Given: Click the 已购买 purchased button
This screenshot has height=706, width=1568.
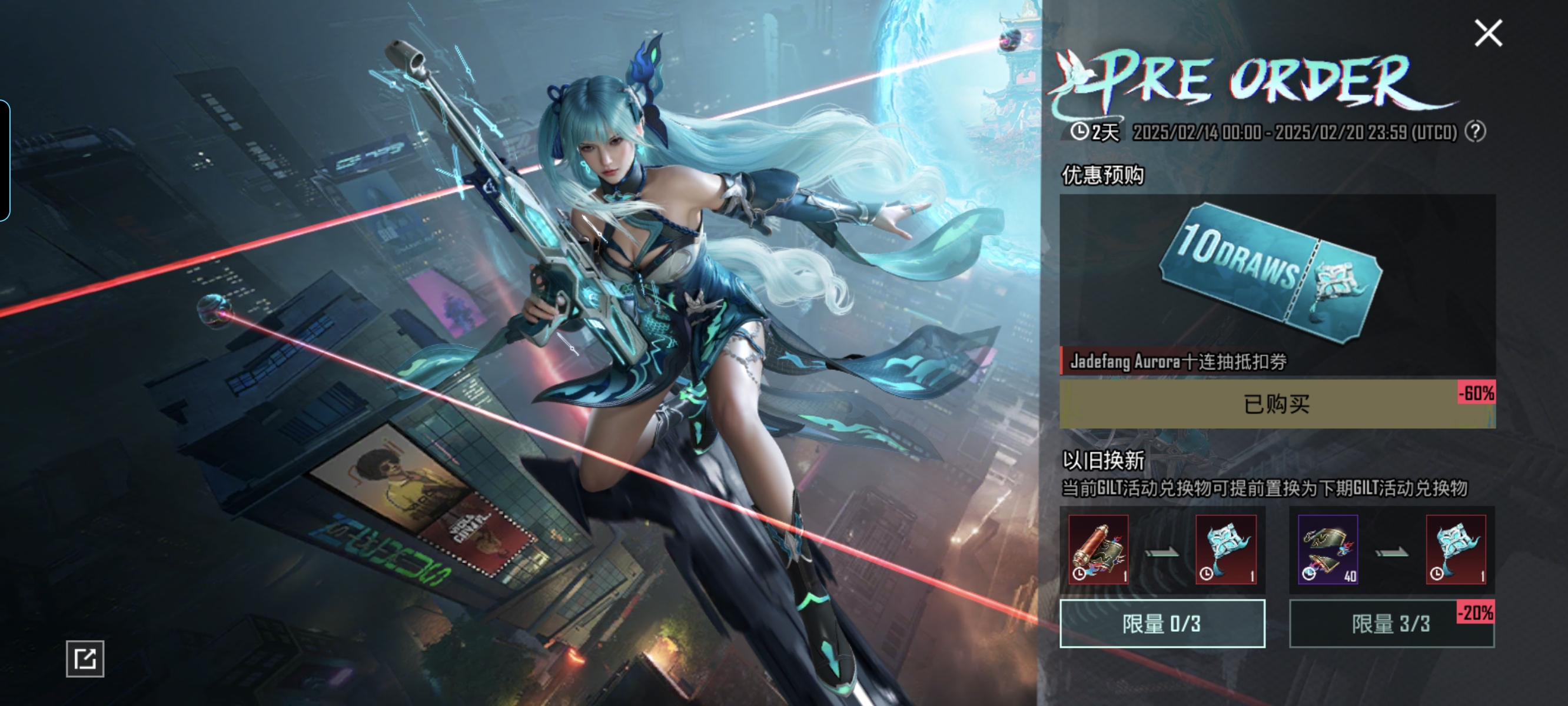Looking at the screenshot, I should pyautogui.click(x=1277, y=404).
